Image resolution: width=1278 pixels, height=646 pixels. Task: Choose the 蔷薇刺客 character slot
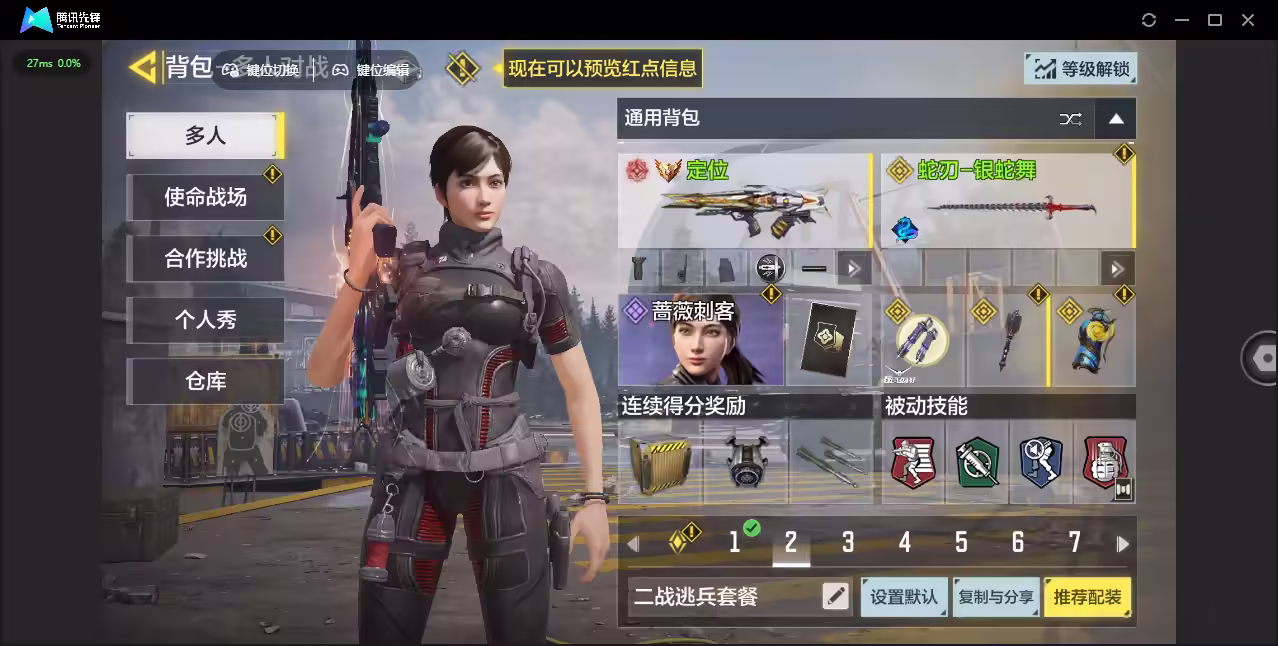click(701, 340)
